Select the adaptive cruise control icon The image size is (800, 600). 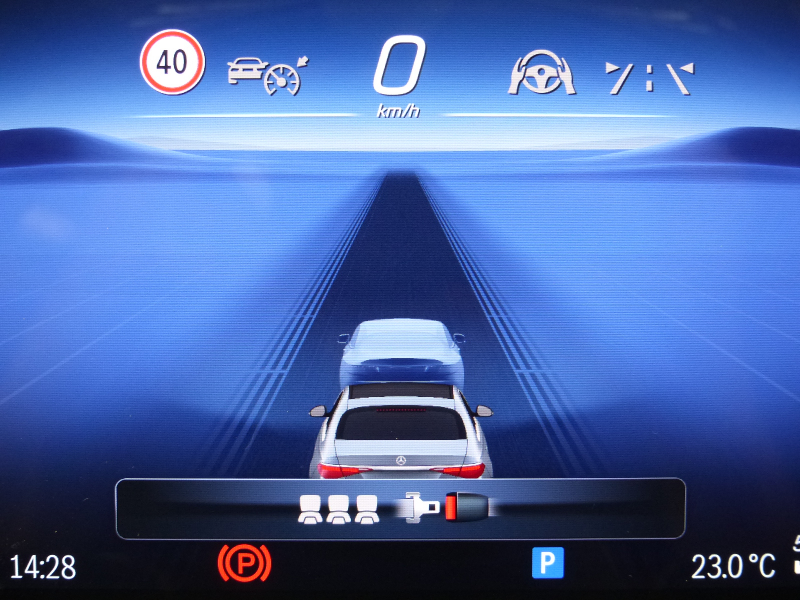coord(267,74)
